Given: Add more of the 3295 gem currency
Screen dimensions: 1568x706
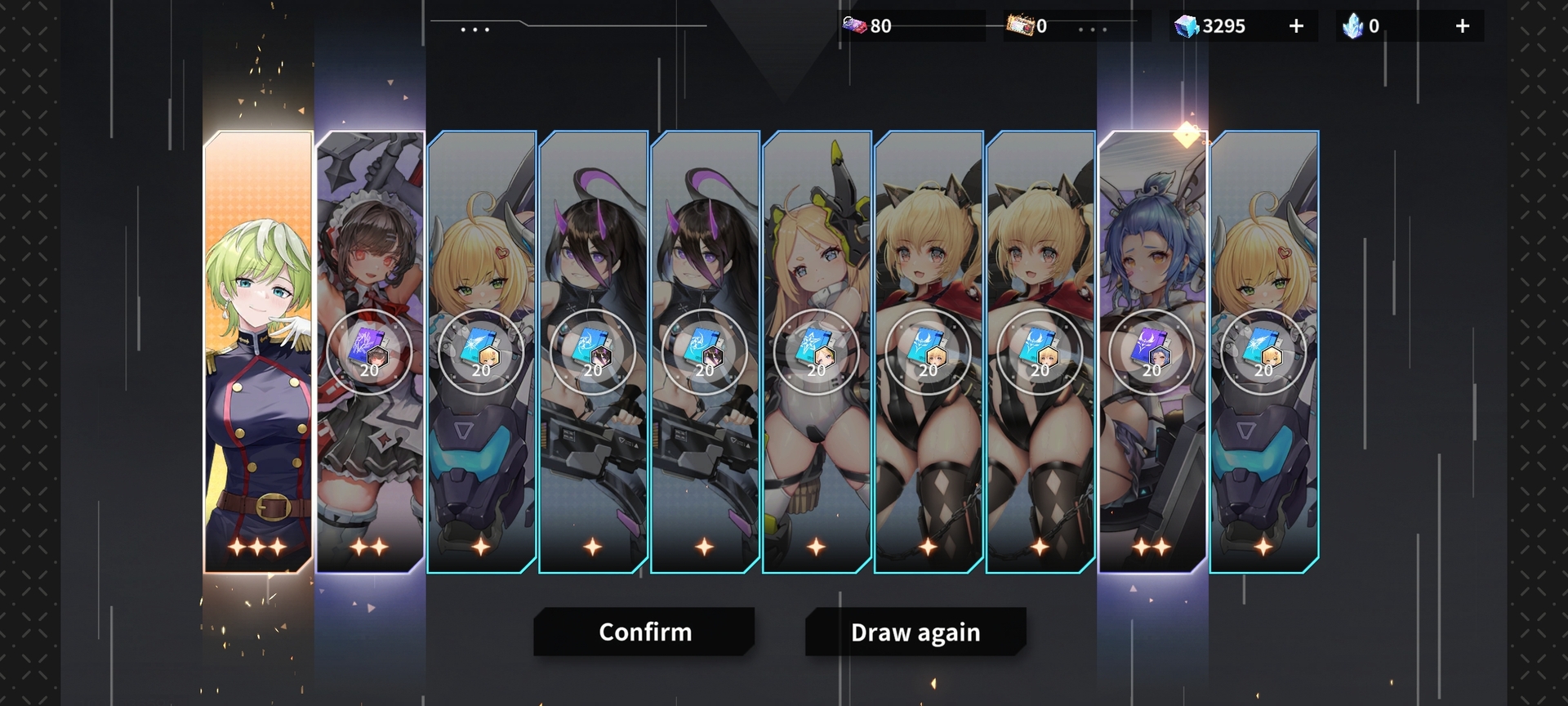Looking at the screenshot, I should 1296,26.
